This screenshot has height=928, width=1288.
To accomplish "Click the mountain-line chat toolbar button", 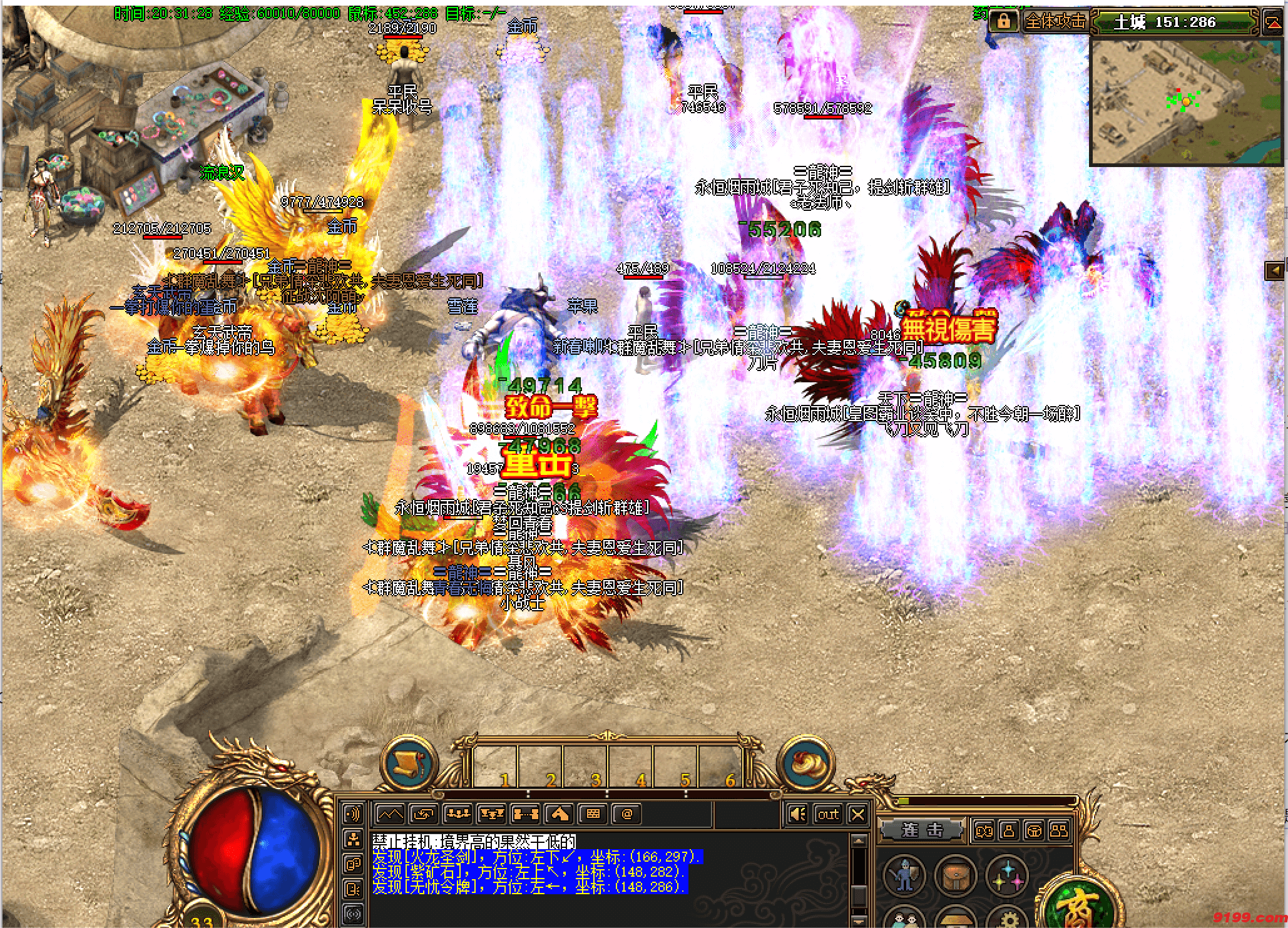I will [x=390, y=814].
